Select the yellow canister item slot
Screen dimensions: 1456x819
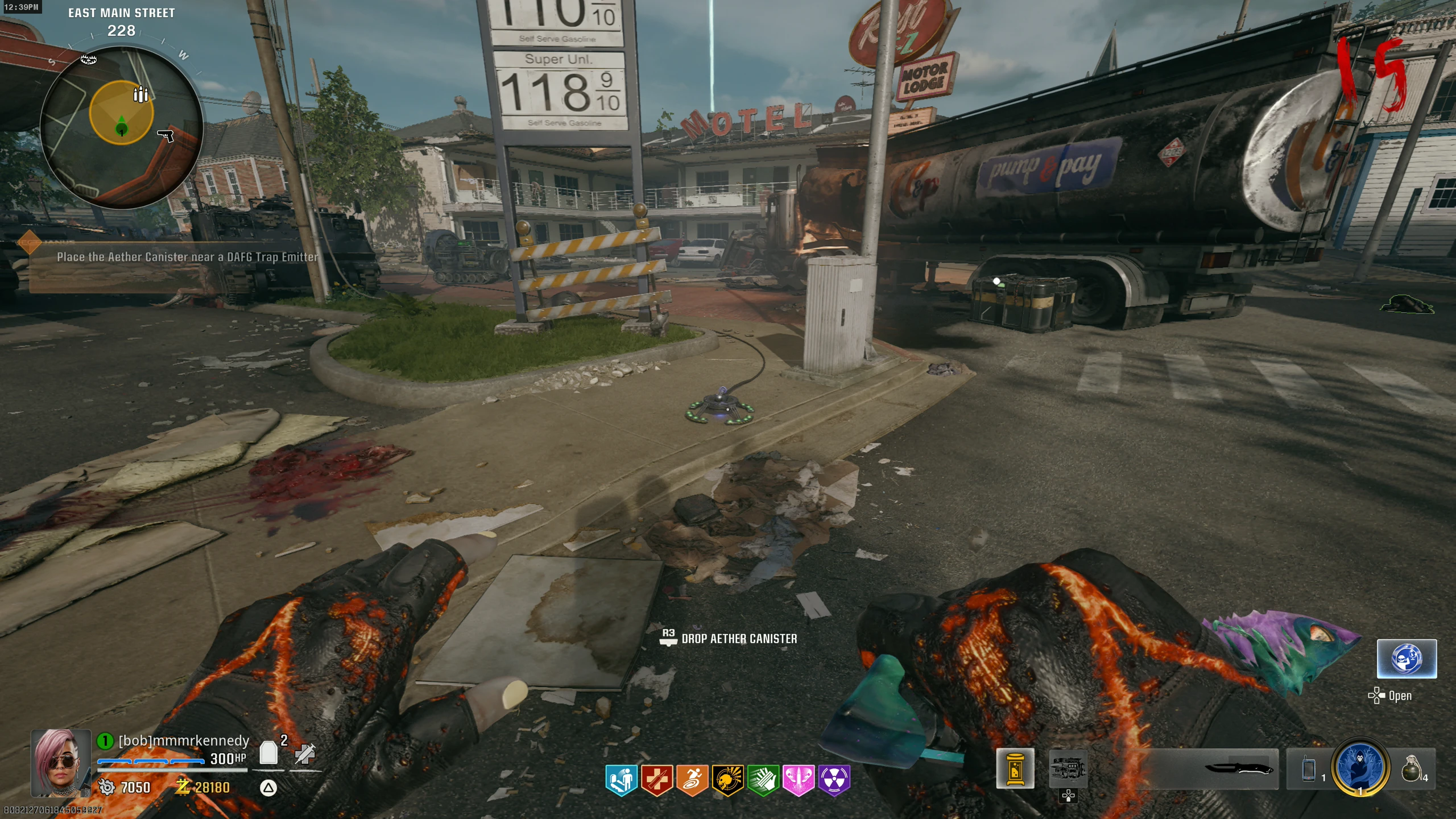pos(1015,769)
